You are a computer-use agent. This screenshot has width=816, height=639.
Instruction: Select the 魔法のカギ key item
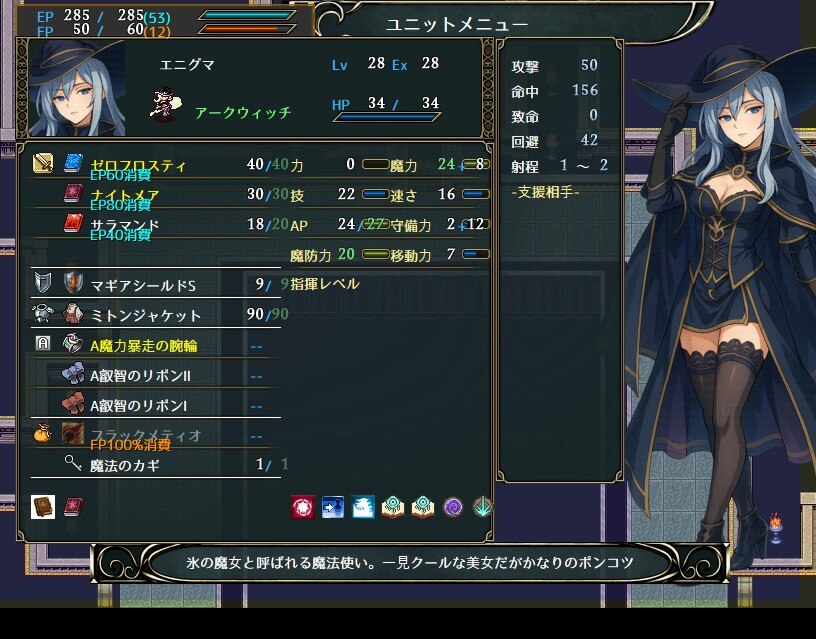click(124, 464)
